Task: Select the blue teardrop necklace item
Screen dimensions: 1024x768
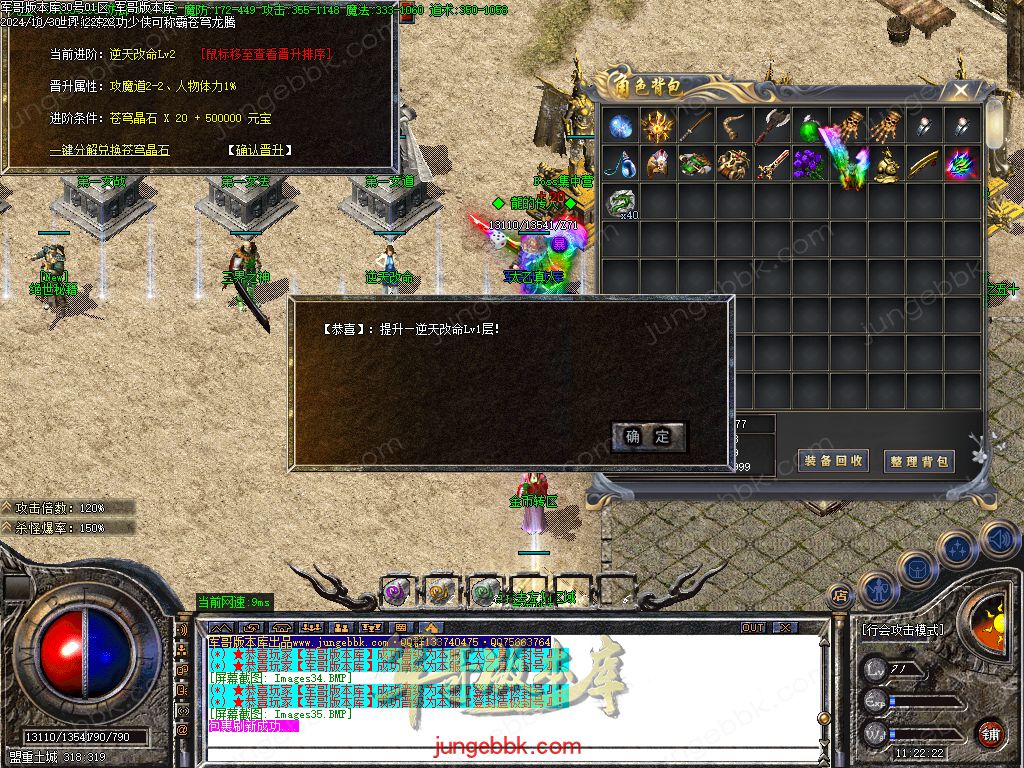Action: 621,164
